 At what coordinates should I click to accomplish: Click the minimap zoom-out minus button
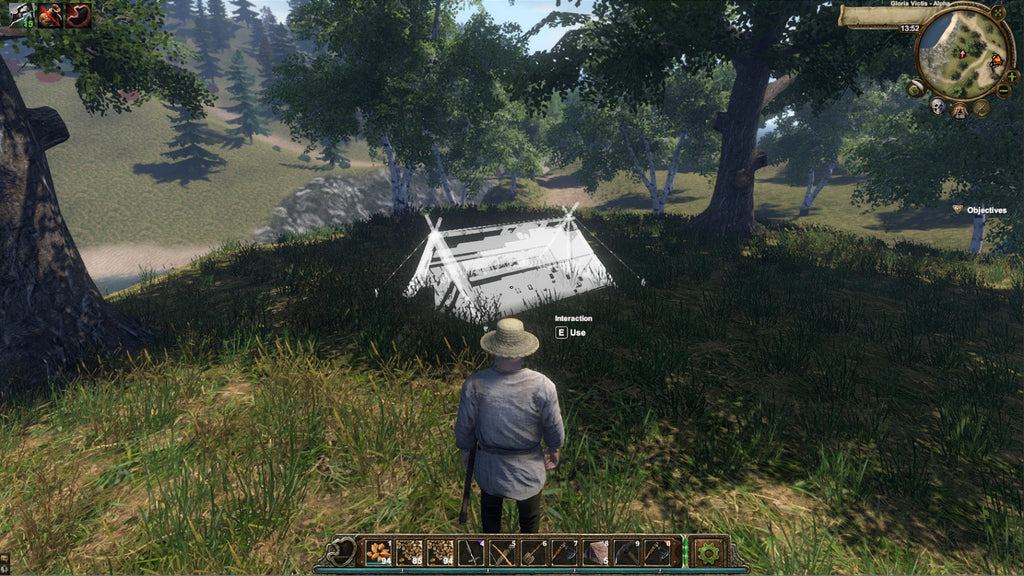(1003, 90)
